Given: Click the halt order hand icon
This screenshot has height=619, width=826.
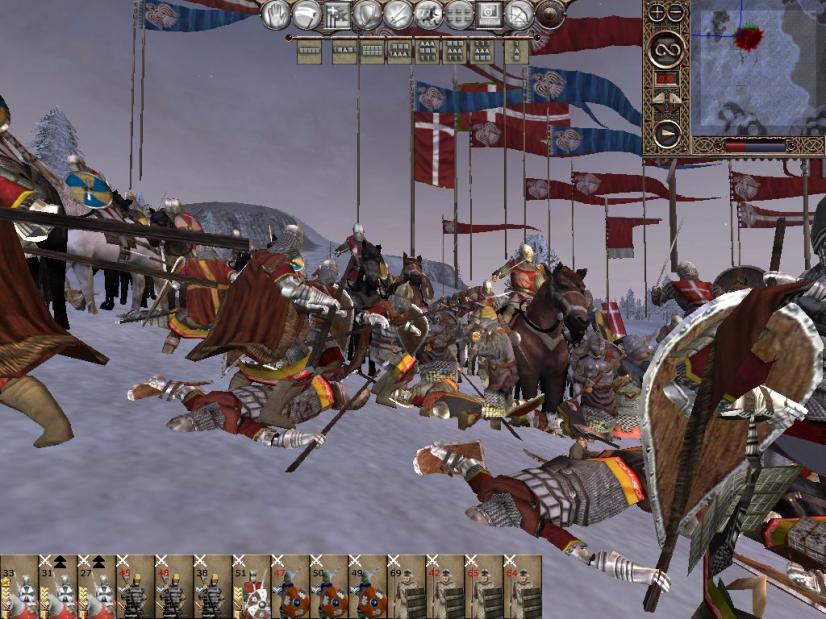Looking at the screenshot, I should [x=276, y=14].
